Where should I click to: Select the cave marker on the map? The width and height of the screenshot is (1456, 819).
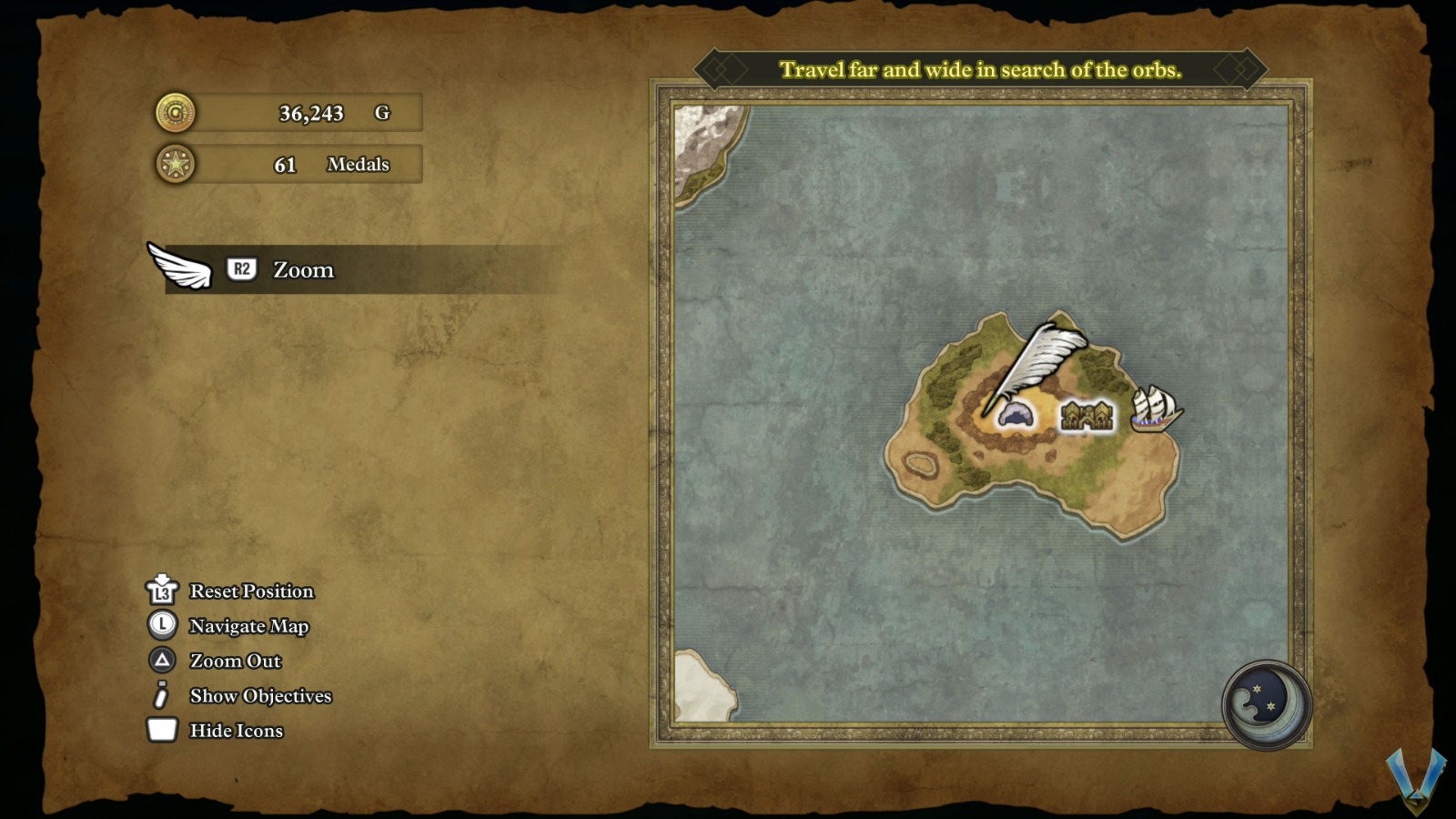tap(1016, 416)
